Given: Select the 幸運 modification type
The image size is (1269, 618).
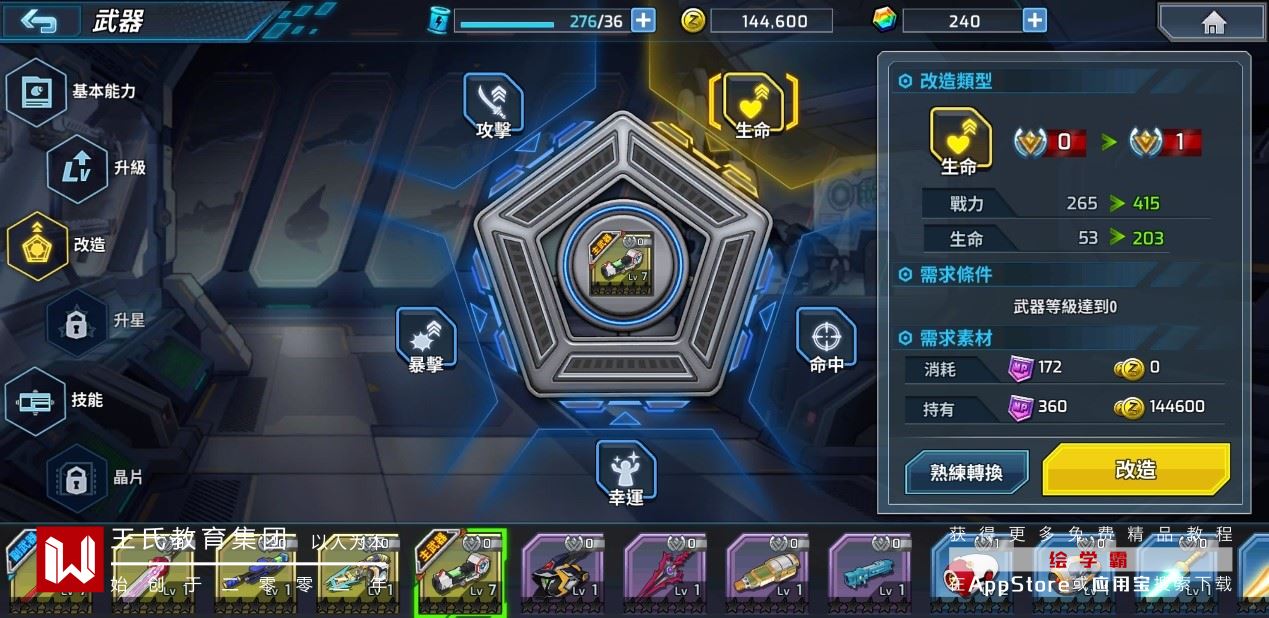Looking at the screenshot, I should tap(626, 472).
